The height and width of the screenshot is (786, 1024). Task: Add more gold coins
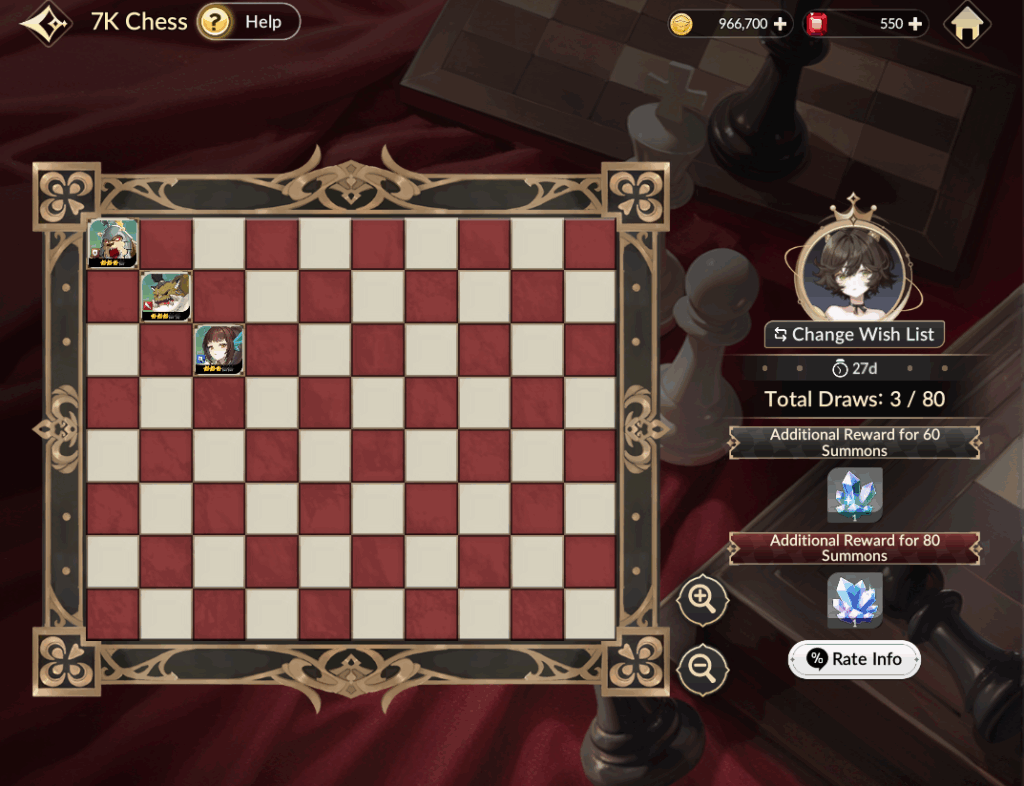tap(780, 24)
